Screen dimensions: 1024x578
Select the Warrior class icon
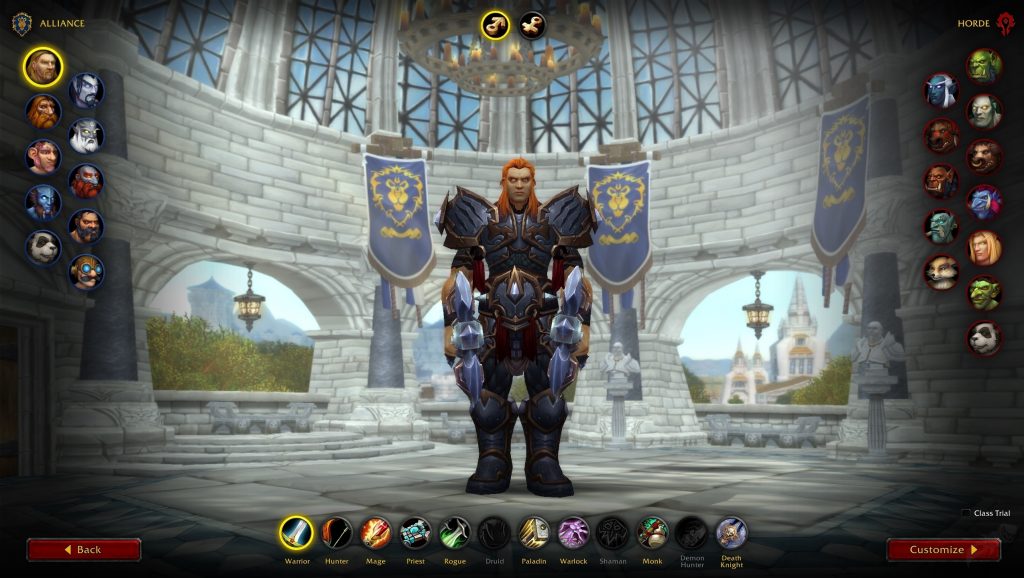[296, 532]
